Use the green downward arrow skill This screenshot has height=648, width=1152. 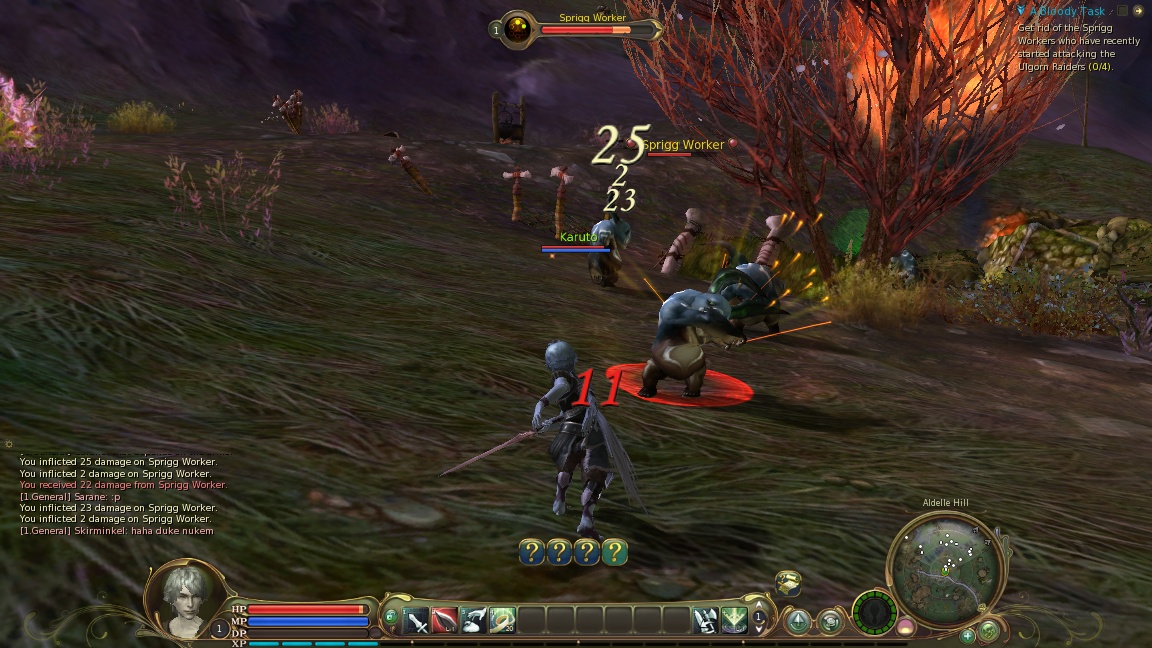point(734,620)
